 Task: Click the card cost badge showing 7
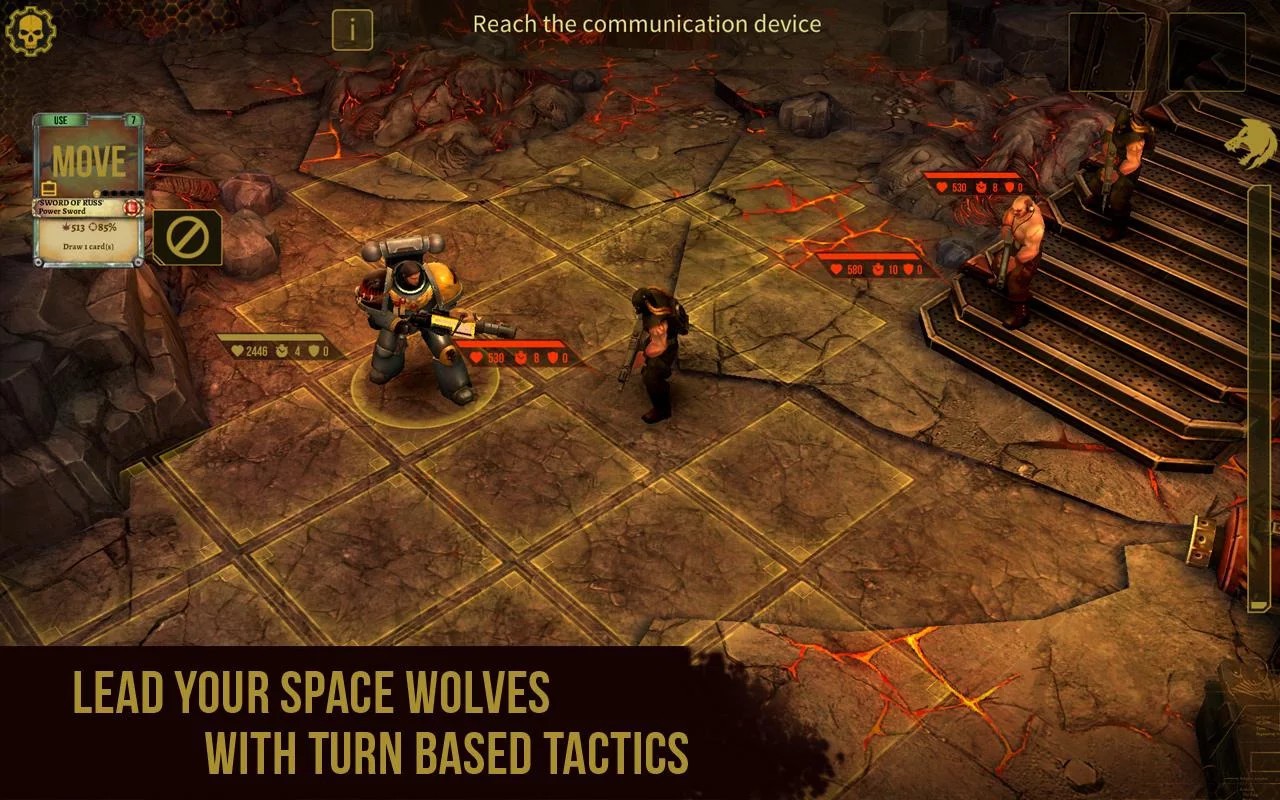[134, 120]
